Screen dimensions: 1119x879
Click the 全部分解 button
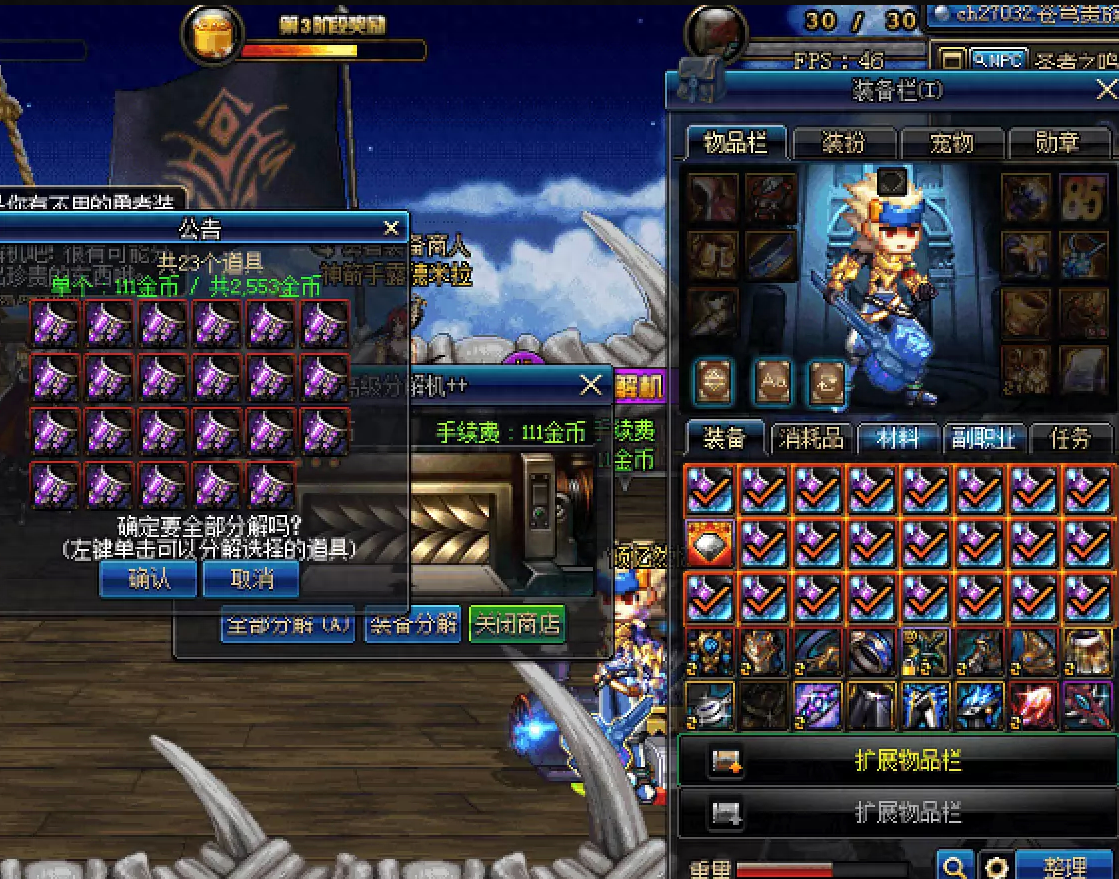287,625
